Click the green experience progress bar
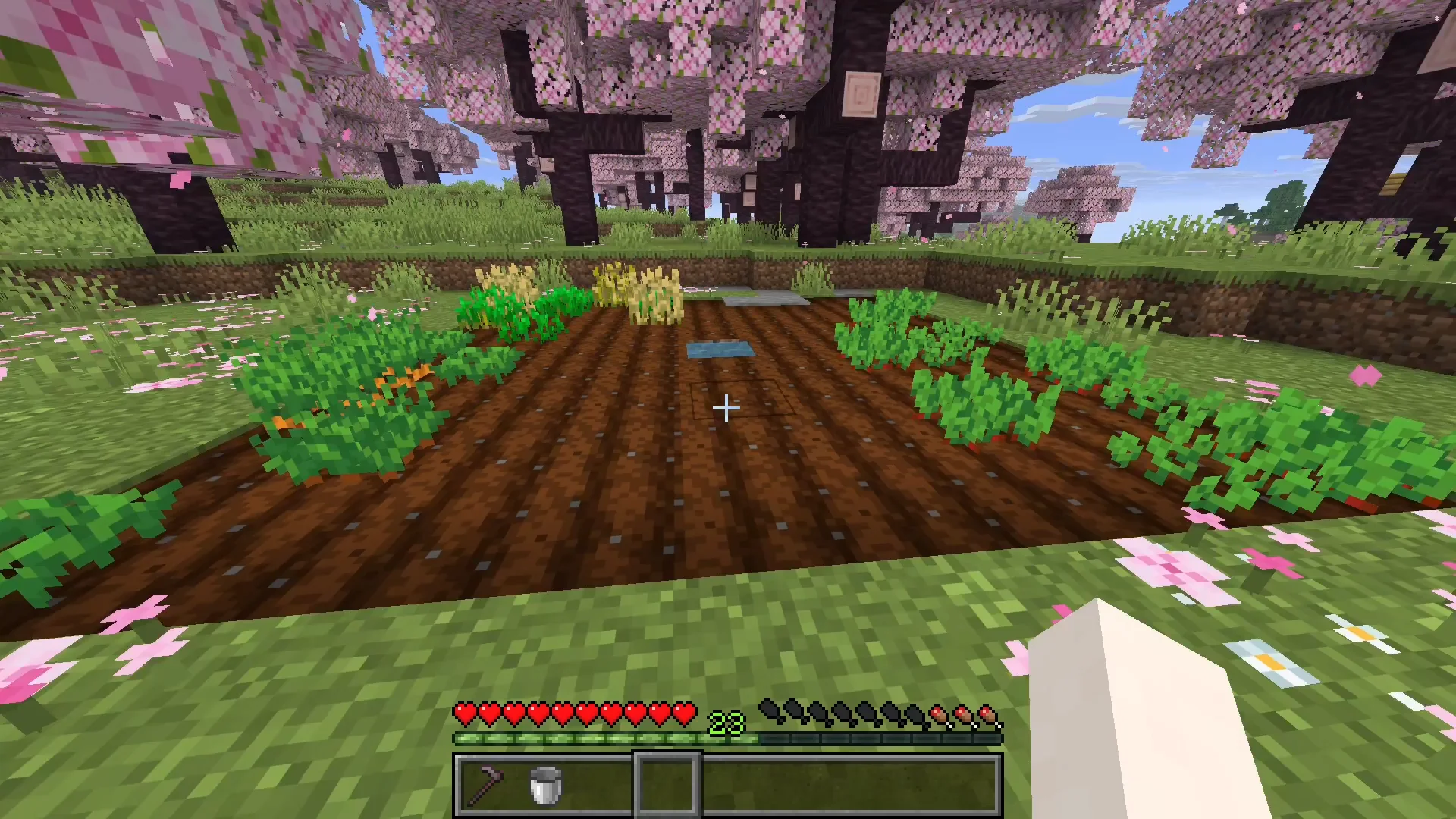This screenshot has height=819, width=1456. coord(607,738)
